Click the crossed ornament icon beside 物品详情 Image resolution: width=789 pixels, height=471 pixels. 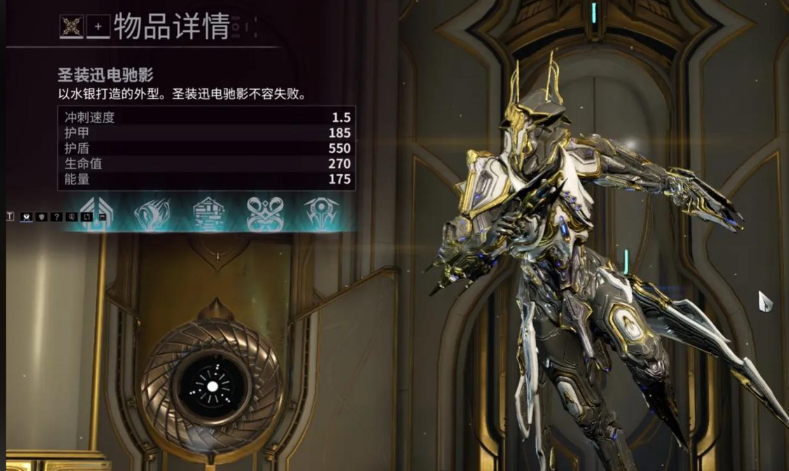coord(73,27)
